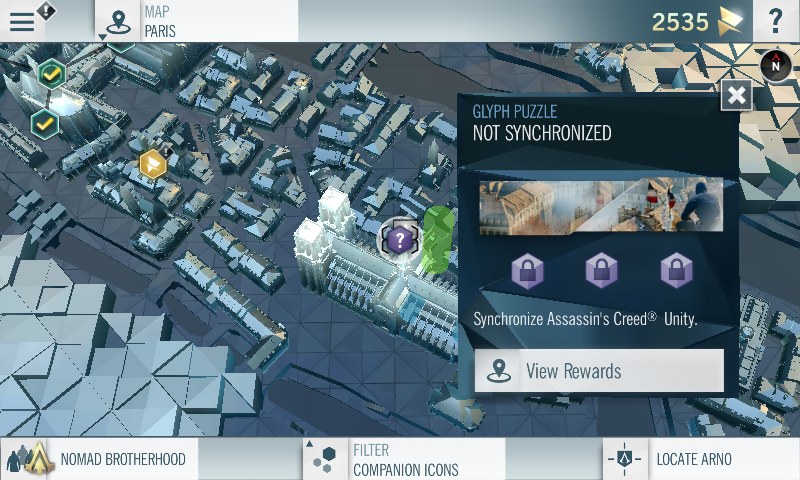
Task: Open the question mark help button
Action: coord(775,21)
